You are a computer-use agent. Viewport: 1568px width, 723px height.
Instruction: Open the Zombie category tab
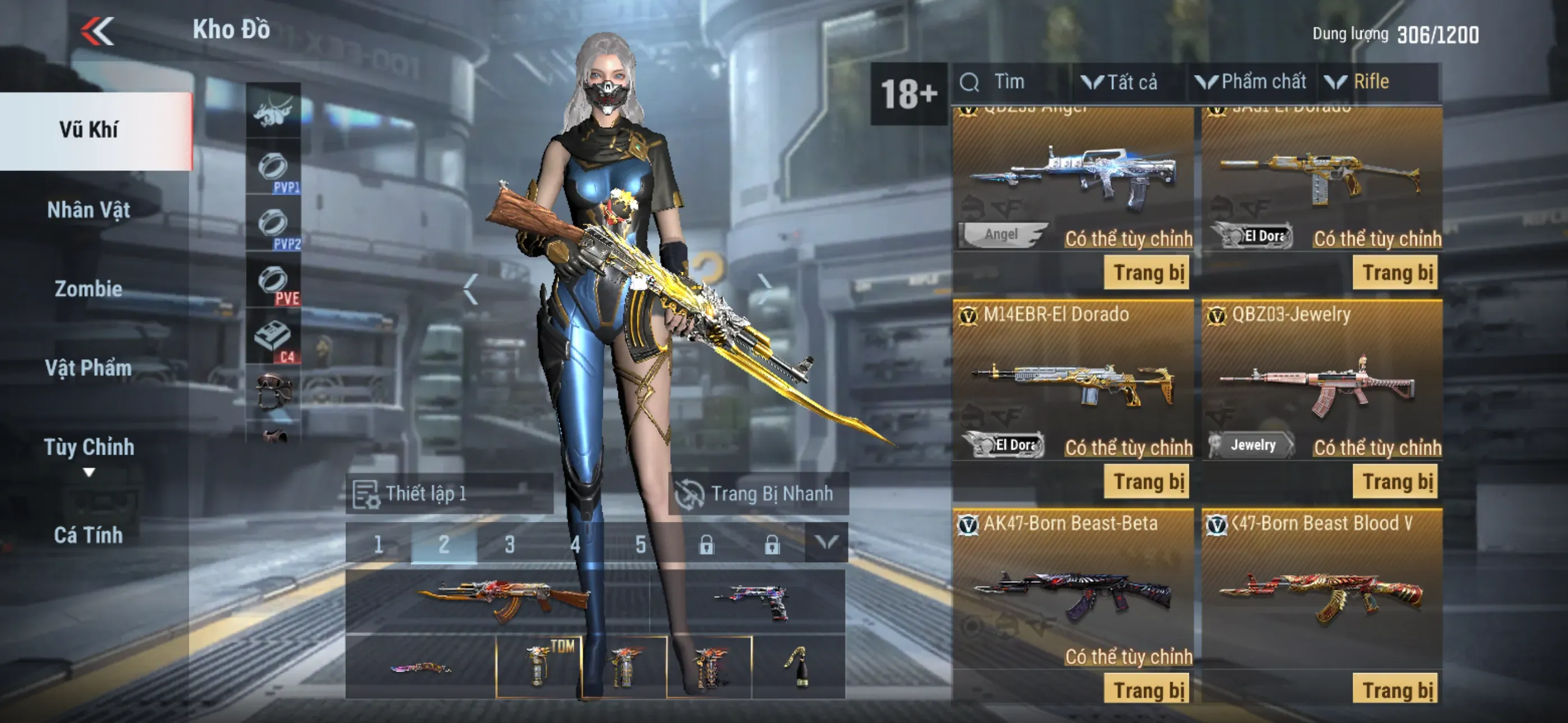pyautogui.click(x=89, y=289)
